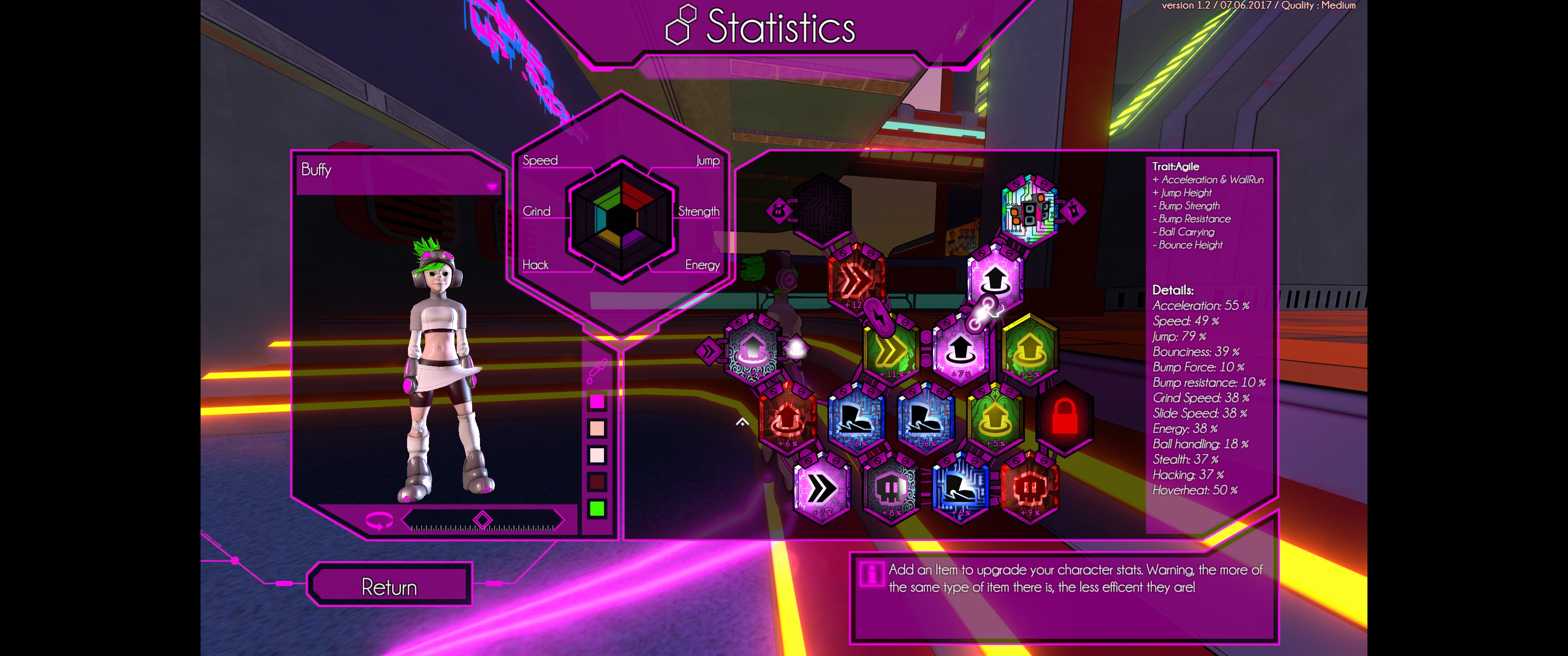
Task: Choose the bright green color swatch
Action: [597, 509]
